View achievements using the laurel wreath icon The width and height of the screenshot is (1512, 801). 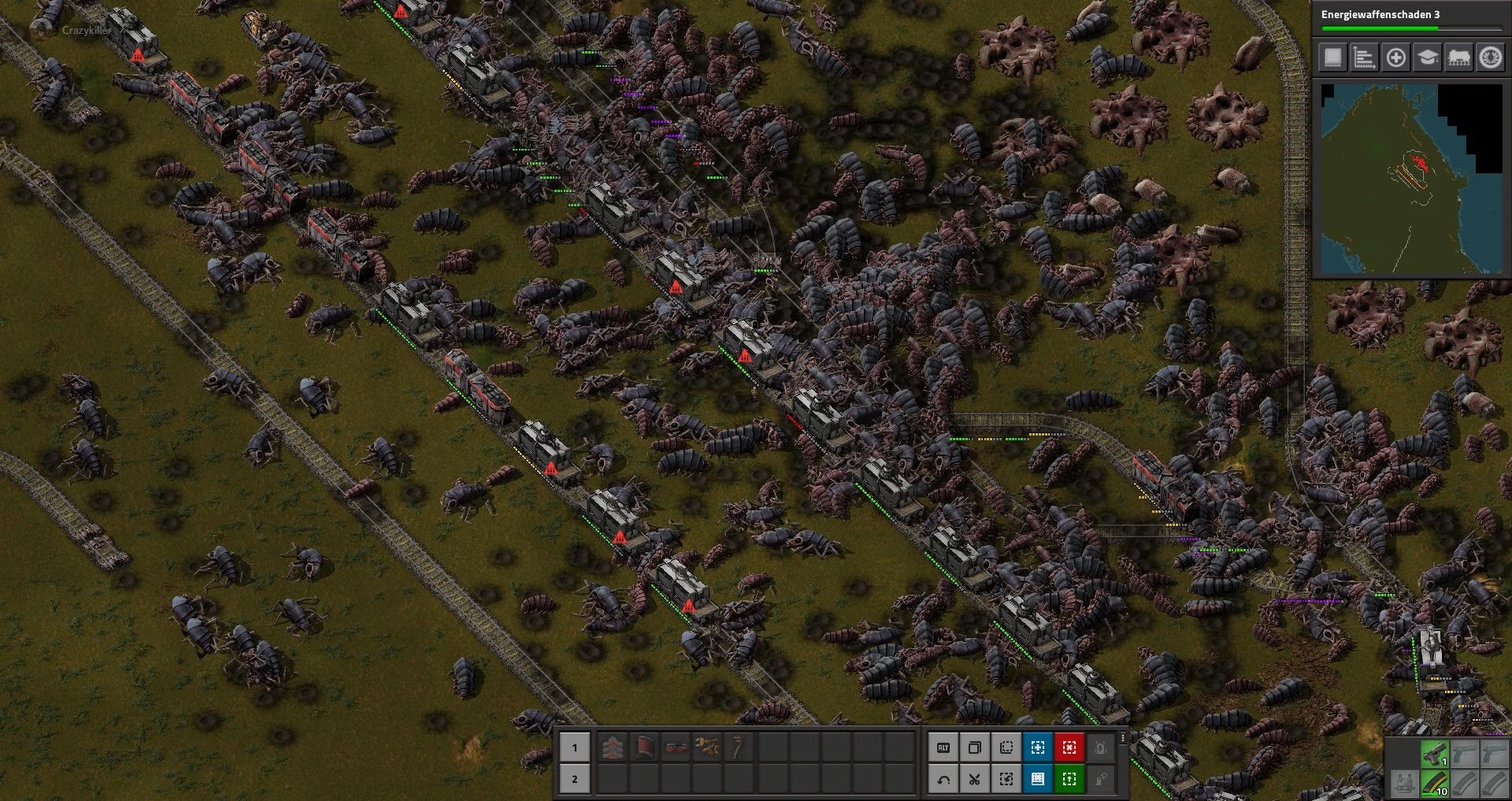[1491, 59]
